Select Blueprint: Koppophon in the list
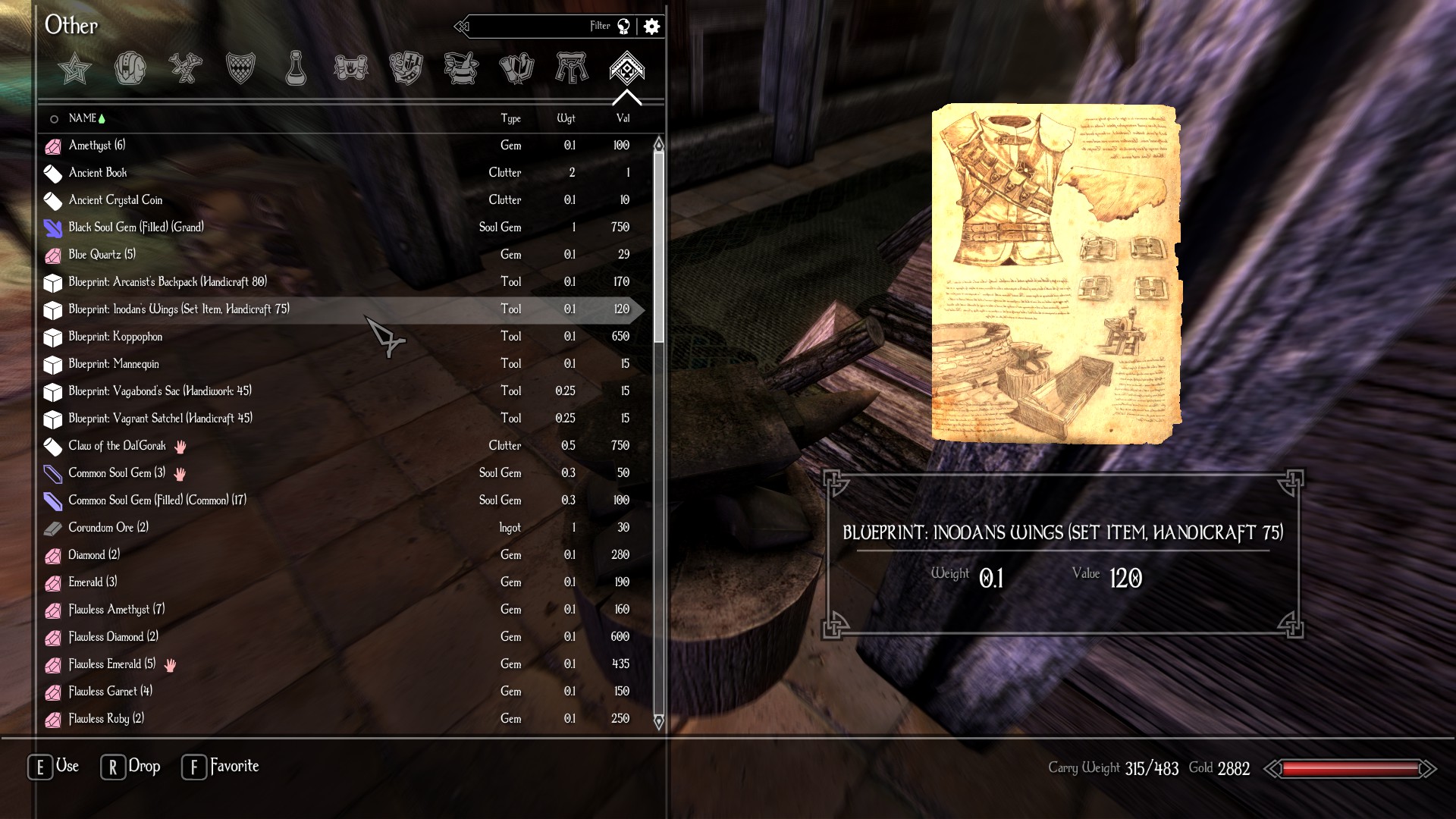Image resolution: width=1456 pixels, height=819 pixels. pos(115,337)
